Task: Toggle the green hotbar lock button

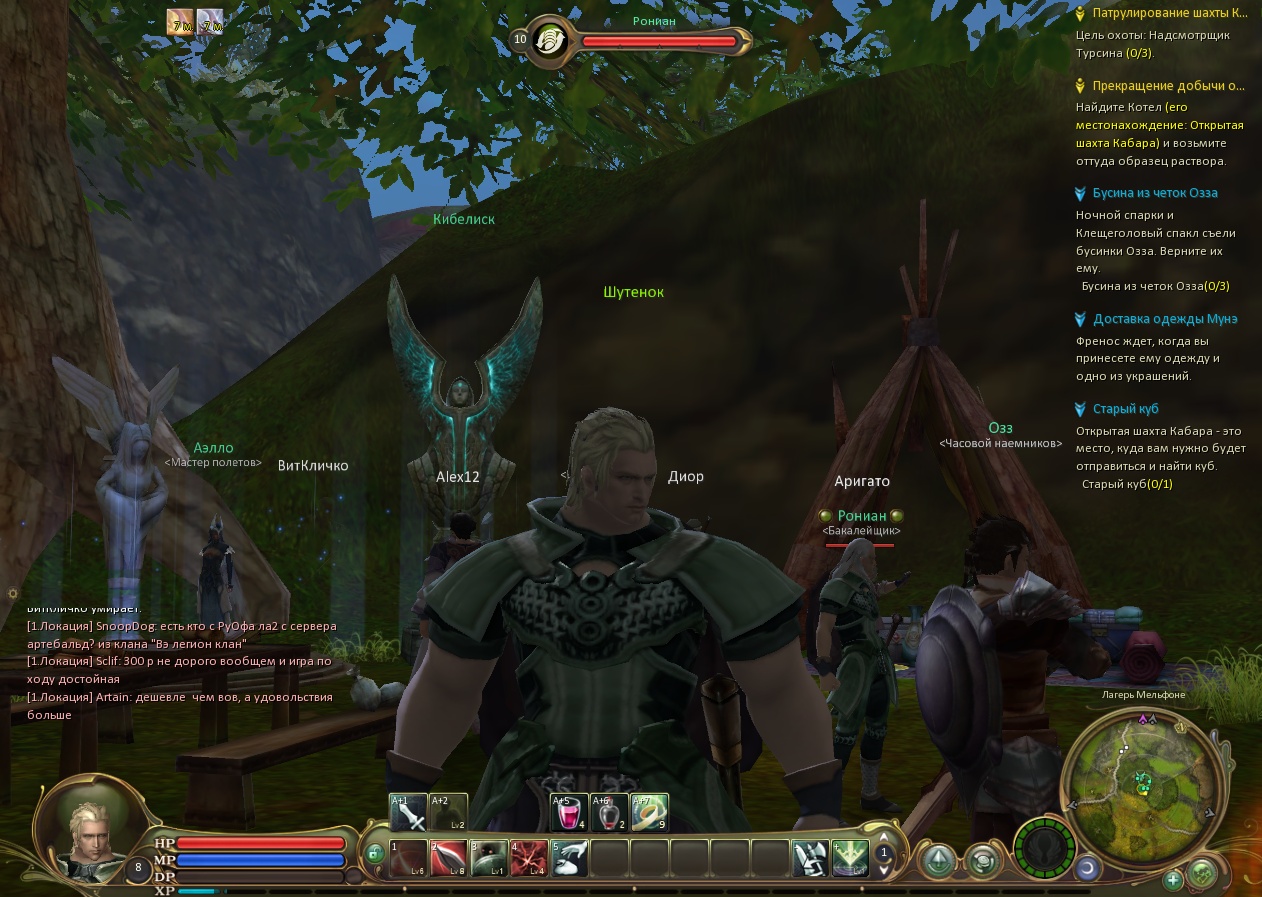Action: pos(374,854)
